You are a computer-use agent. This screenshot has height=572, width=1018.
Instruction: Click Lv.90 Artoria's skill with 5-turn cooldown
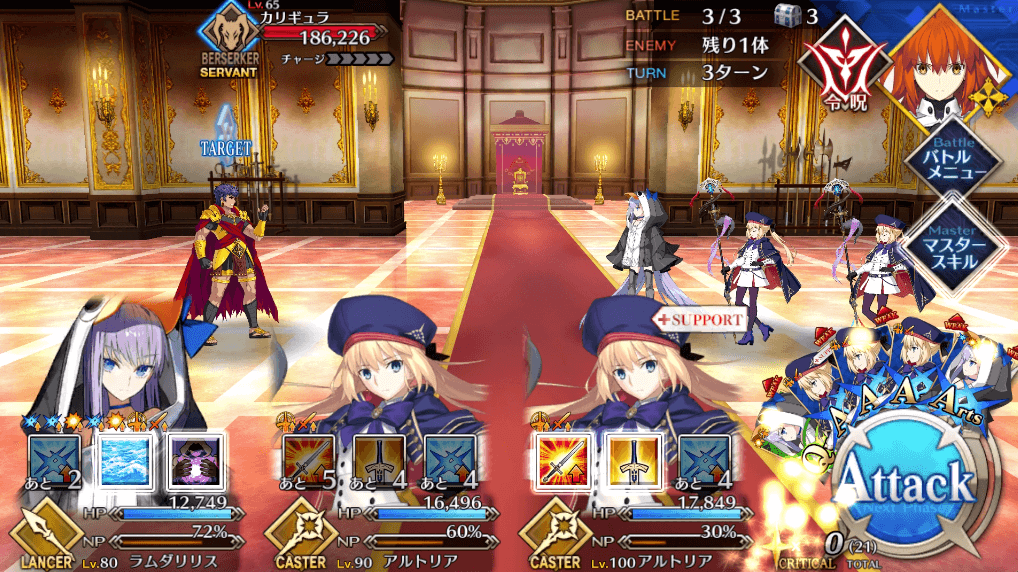point(308,459)
